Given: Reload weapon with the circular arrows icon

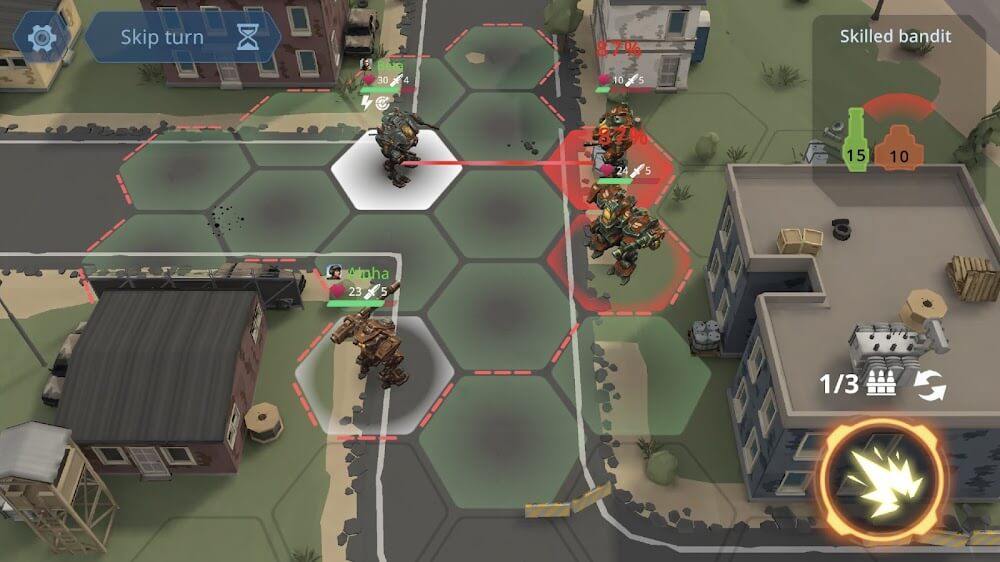Looking at the screenshot, I should 931,385.
